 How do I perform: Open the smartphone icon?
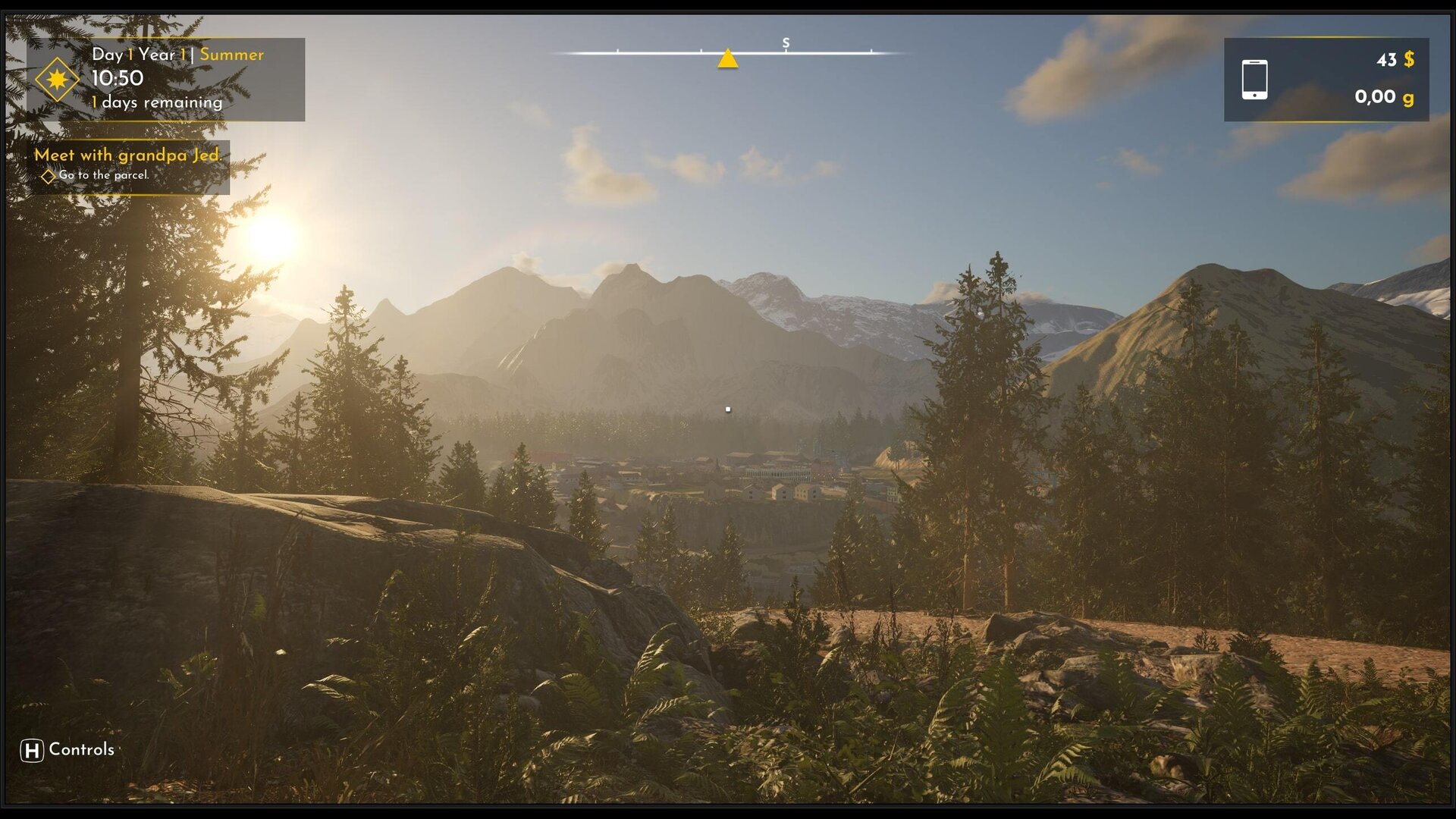1254,80
